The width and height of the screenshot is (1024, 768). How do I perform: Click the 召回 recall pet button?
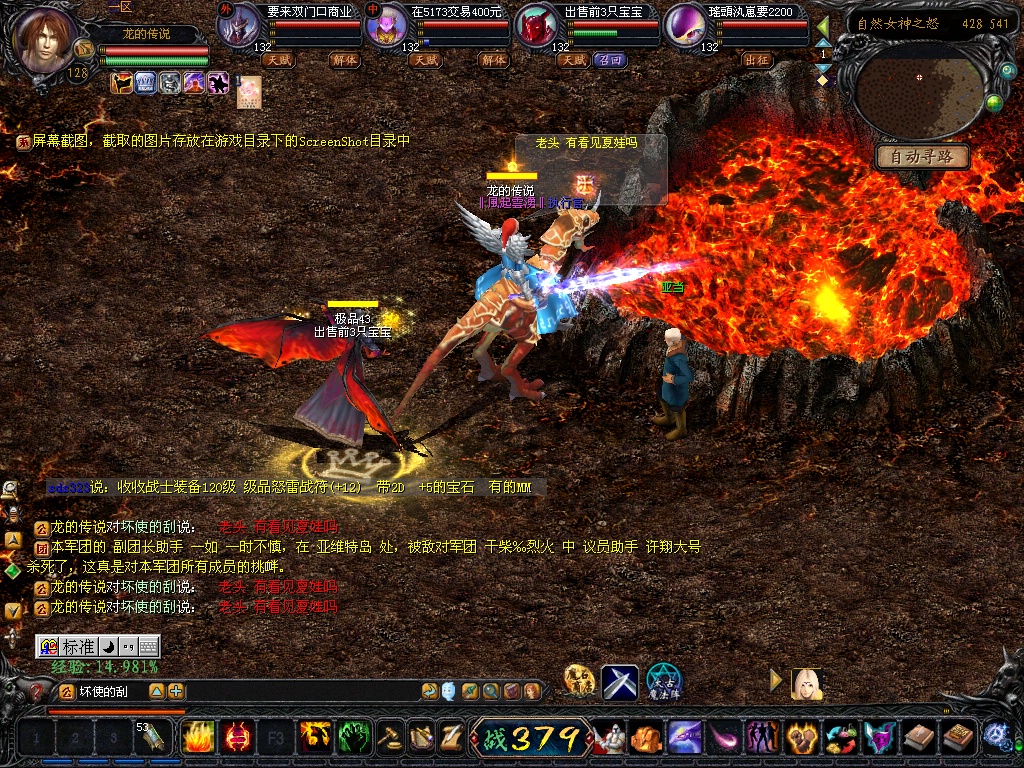coord(609,60)
